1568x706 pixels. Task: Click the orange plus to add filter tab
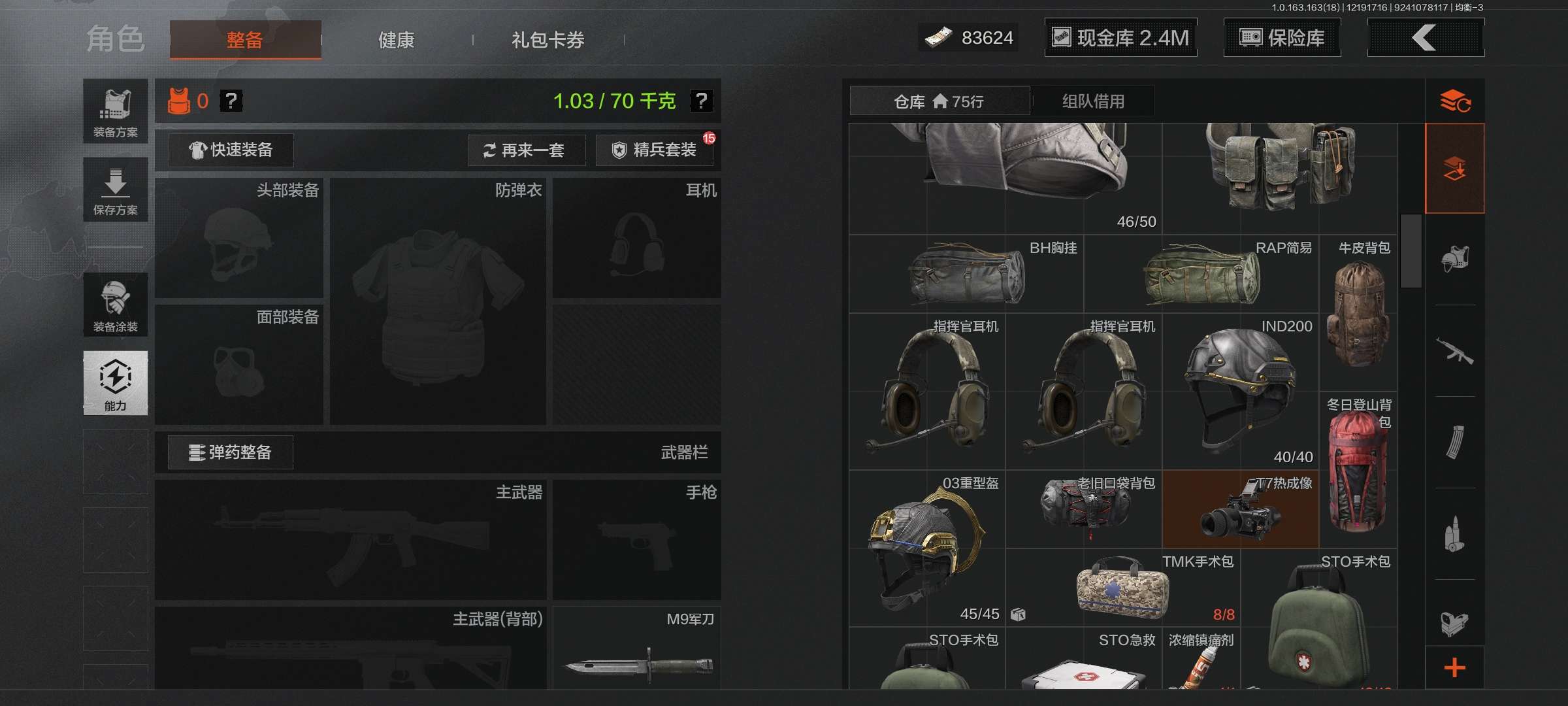pos(1456,669)
